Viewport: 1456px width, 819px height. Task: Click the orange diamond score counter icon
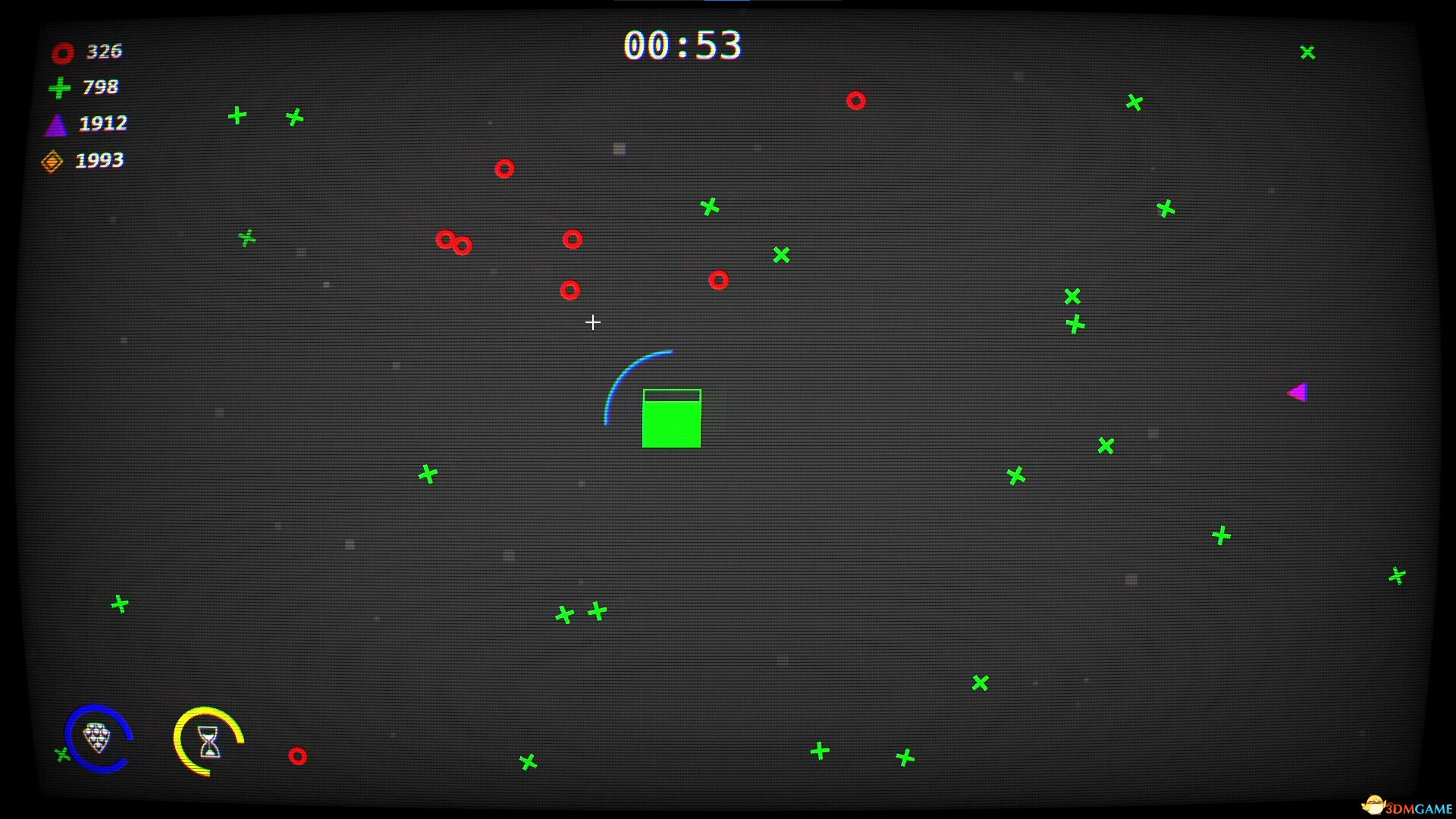(52, 160)
